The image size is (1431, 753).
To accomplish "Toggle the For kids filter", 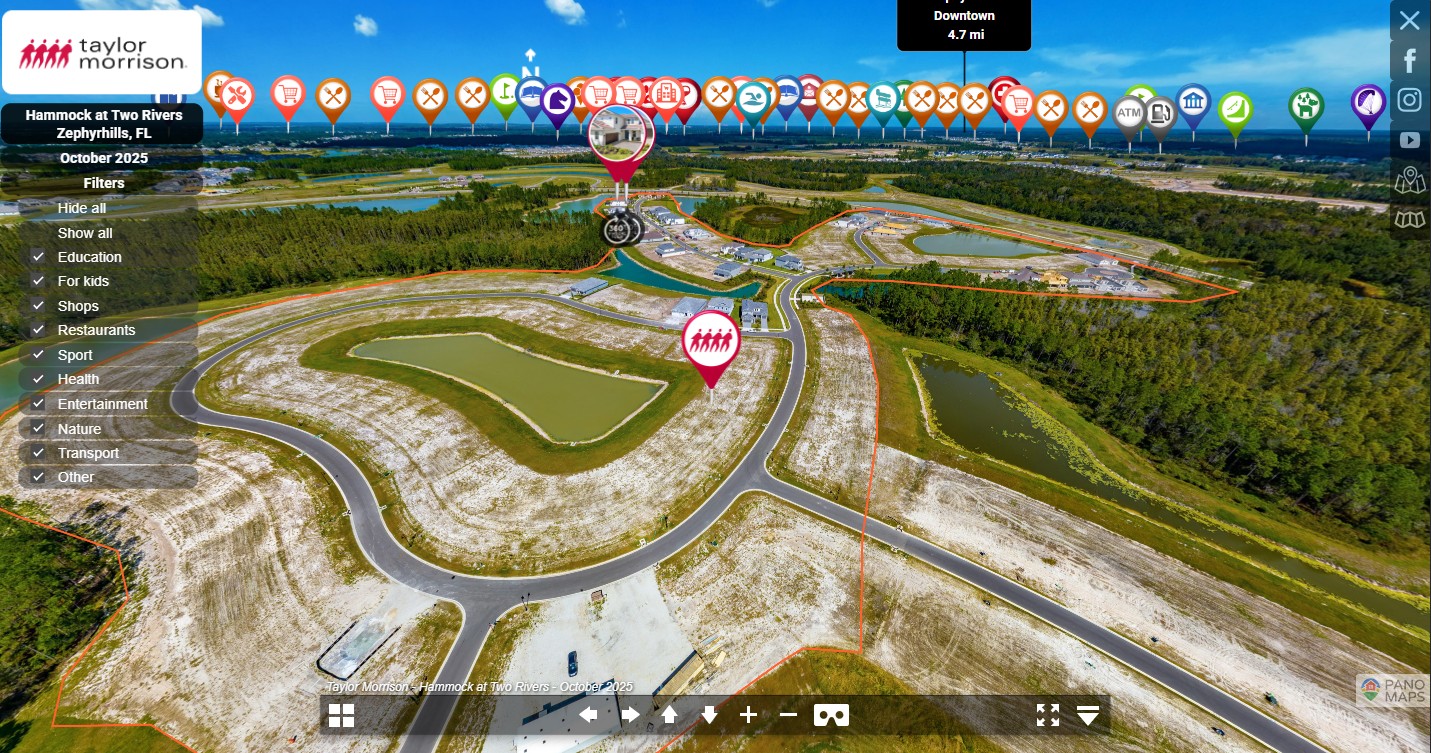I will click(x=39, y=281).
